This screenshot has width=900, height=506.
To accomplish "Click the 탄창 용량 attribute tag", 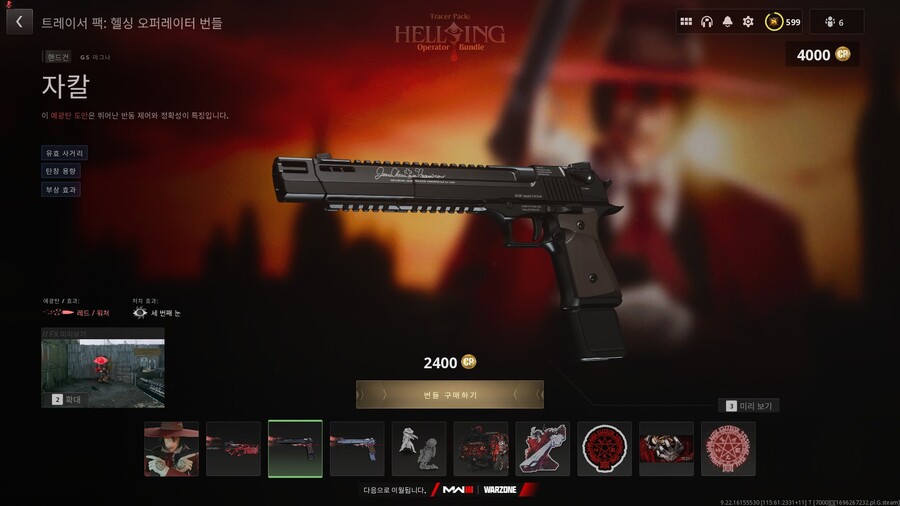I will [61, 172].
